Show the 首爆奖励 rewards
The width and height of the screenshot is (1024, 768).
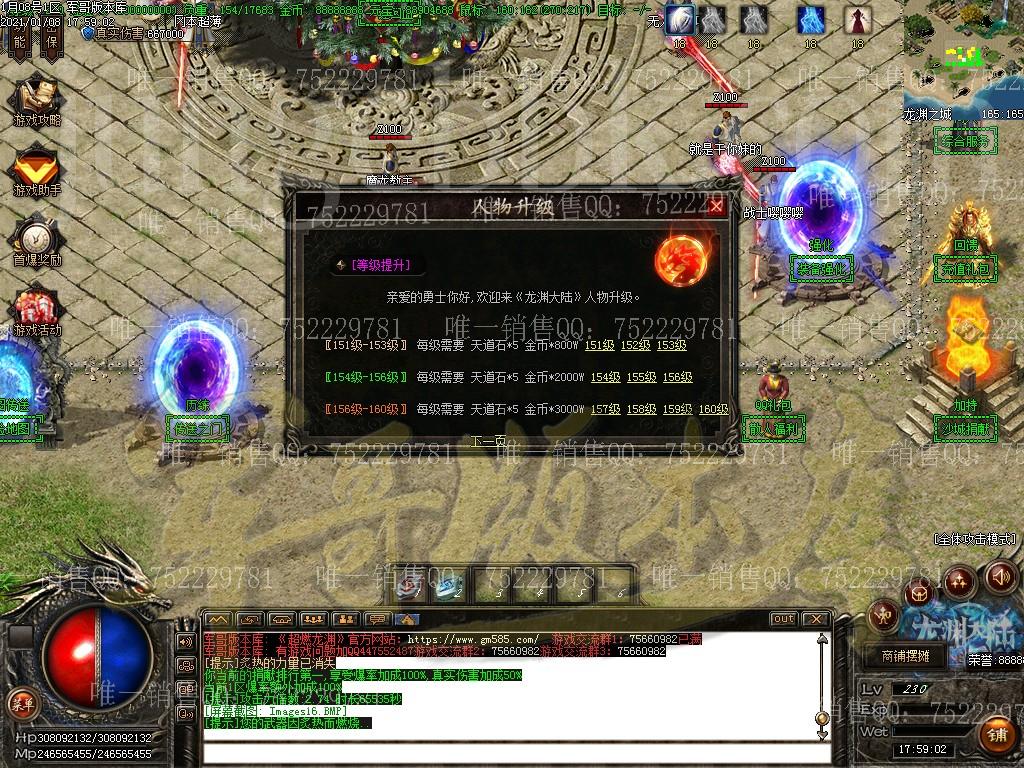pyautogui.click(x=36, y=241)
